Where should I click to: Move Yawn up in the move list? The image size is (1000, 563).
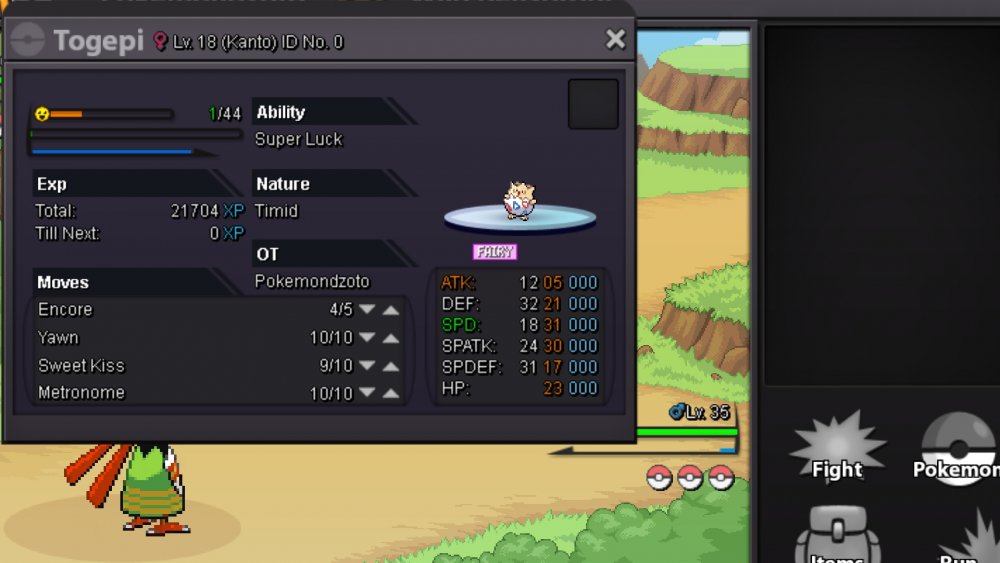(x=391, y=338)
